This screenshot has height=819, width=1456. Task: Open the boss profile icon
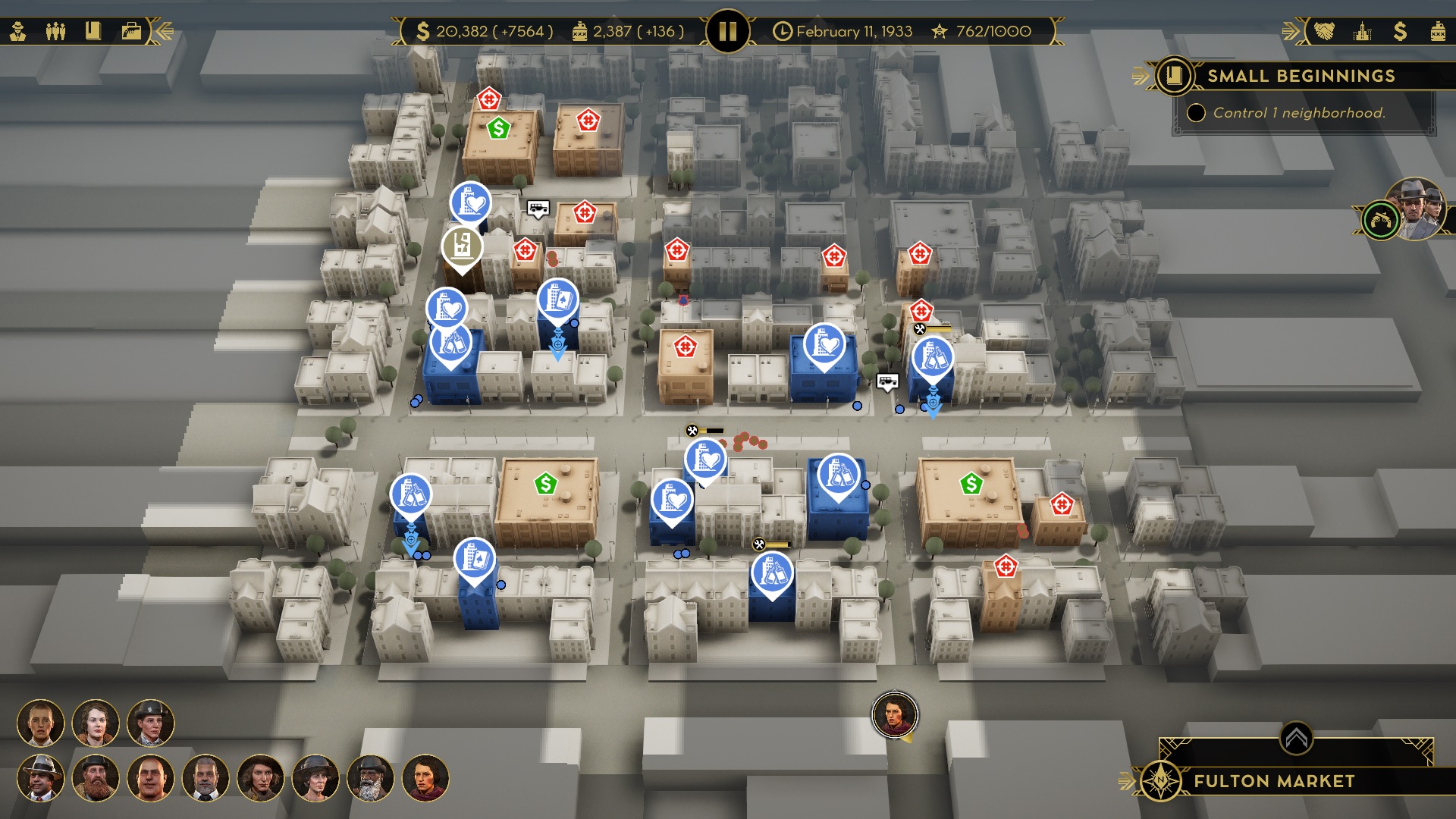click(18, 31)
